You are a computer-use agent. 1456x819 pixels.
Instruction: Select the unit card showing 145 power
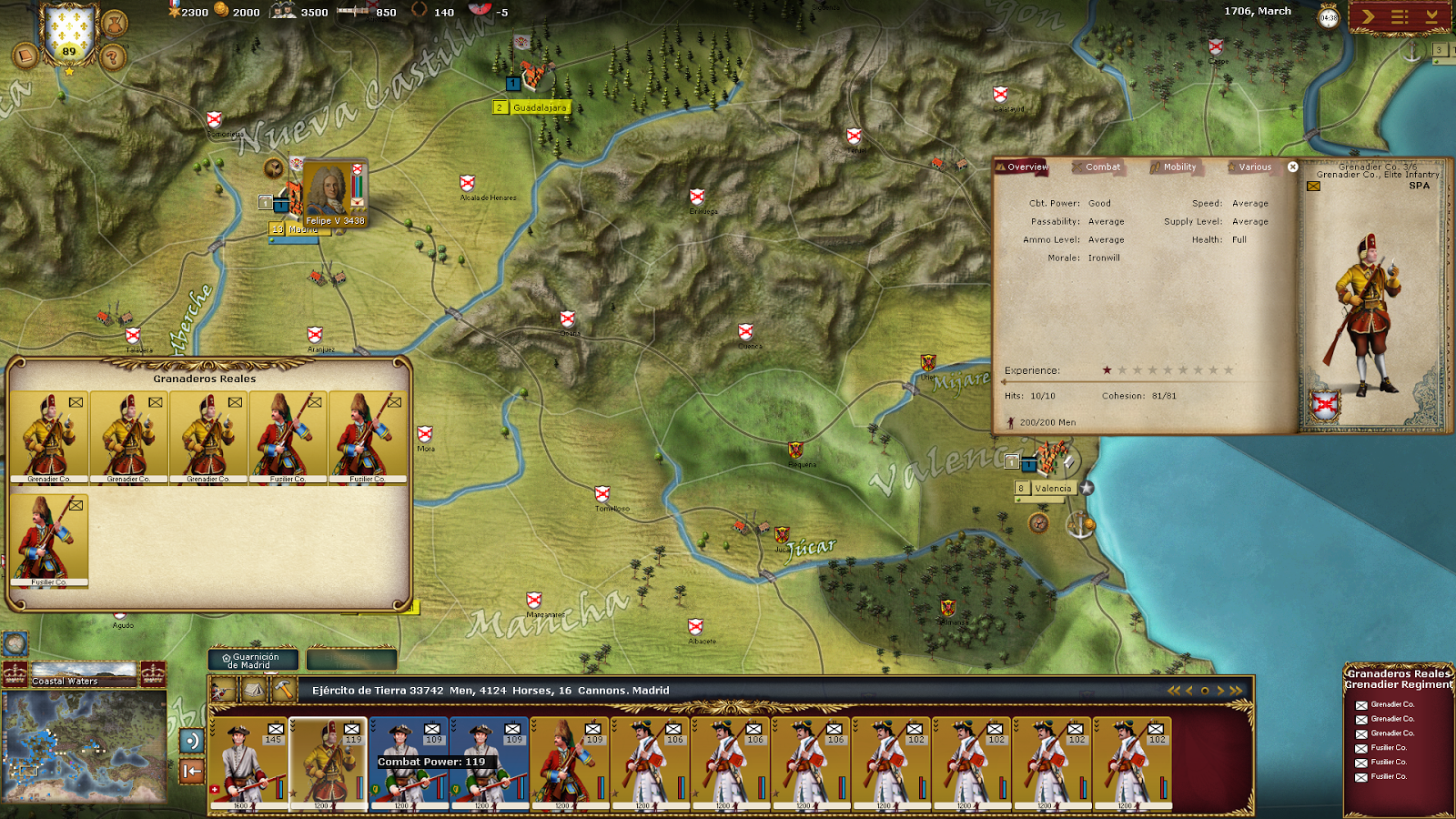pos(249,763)
